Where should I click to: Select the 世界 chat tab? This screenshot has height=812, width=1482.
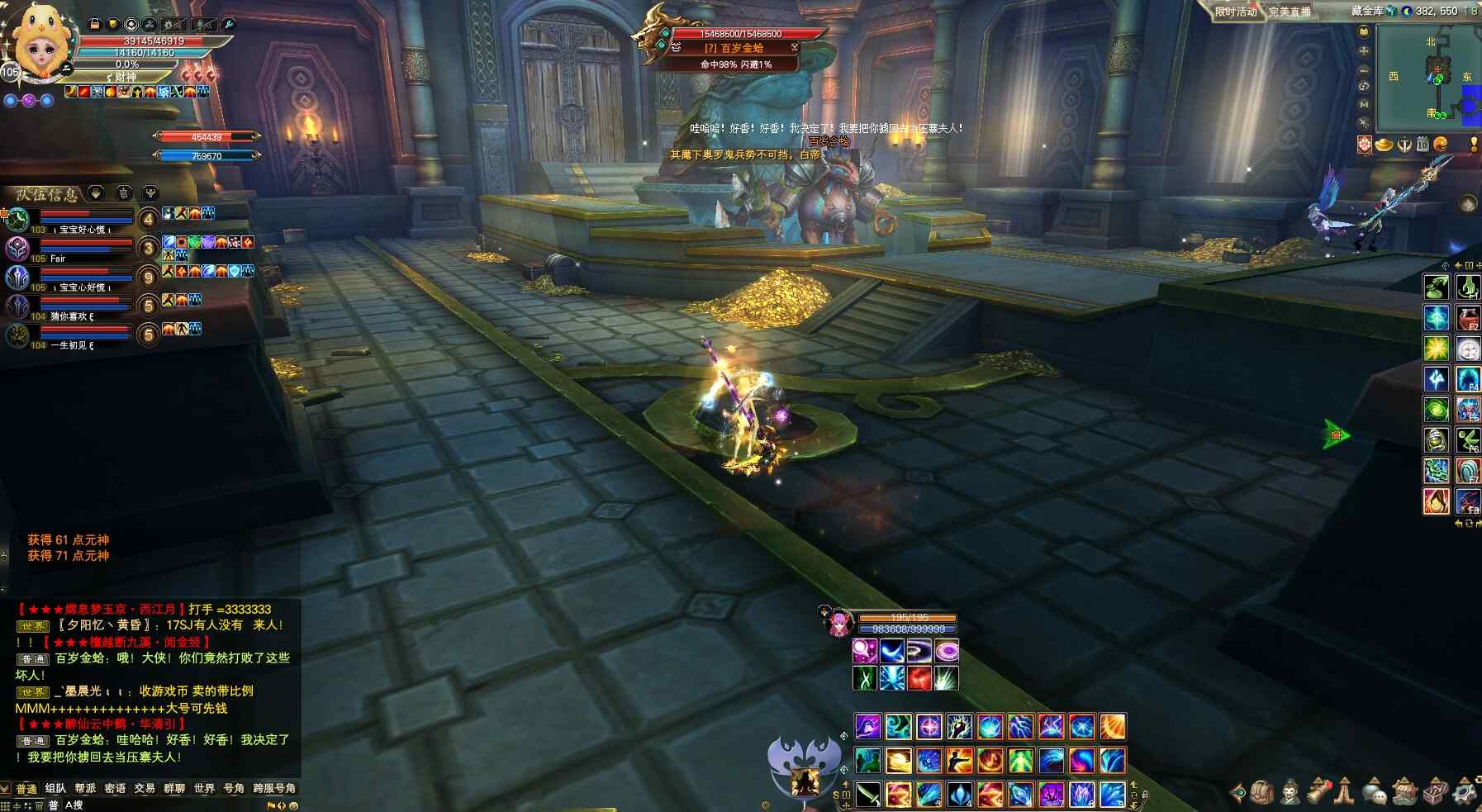pos(204,789)
